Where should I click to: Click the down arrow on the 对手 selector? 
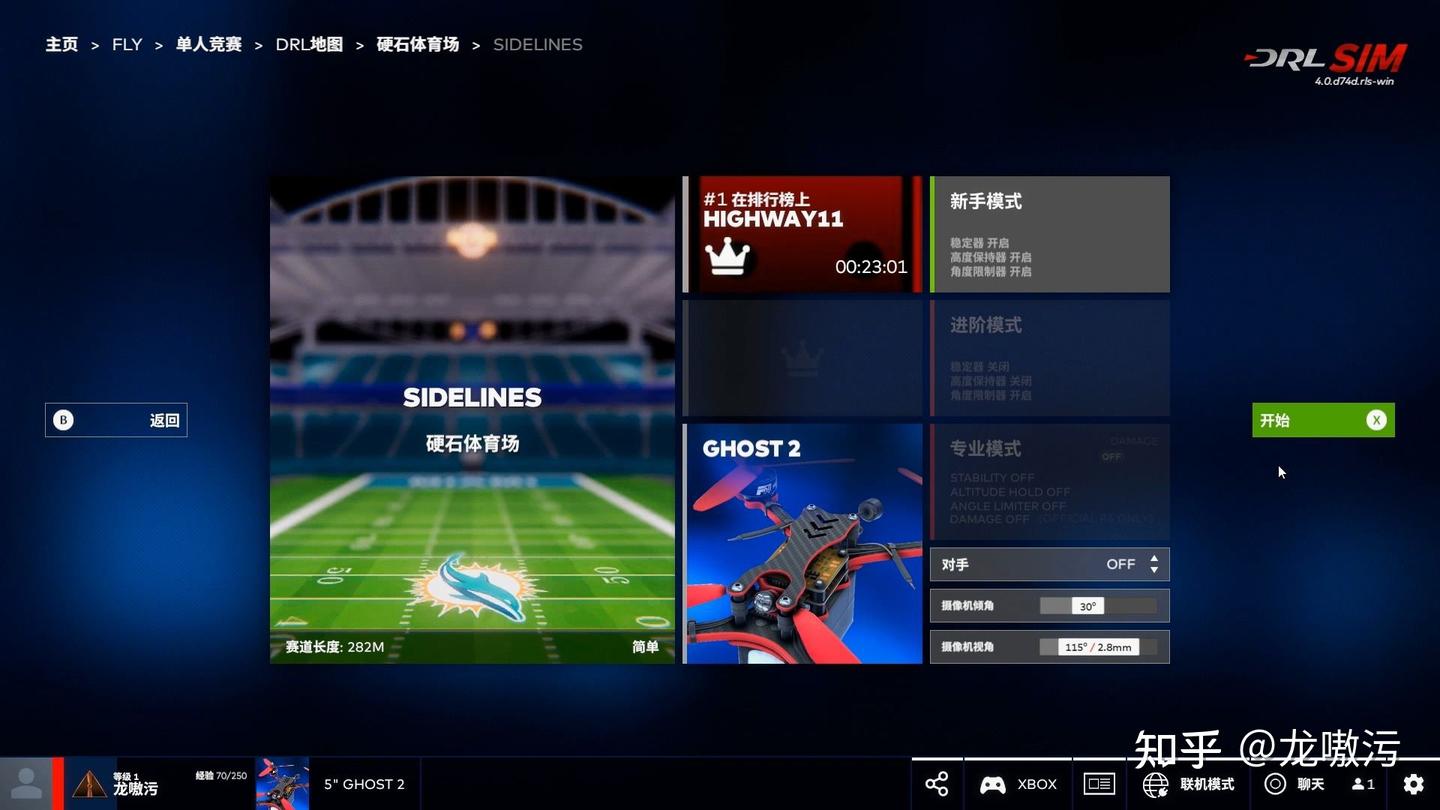1153,570
